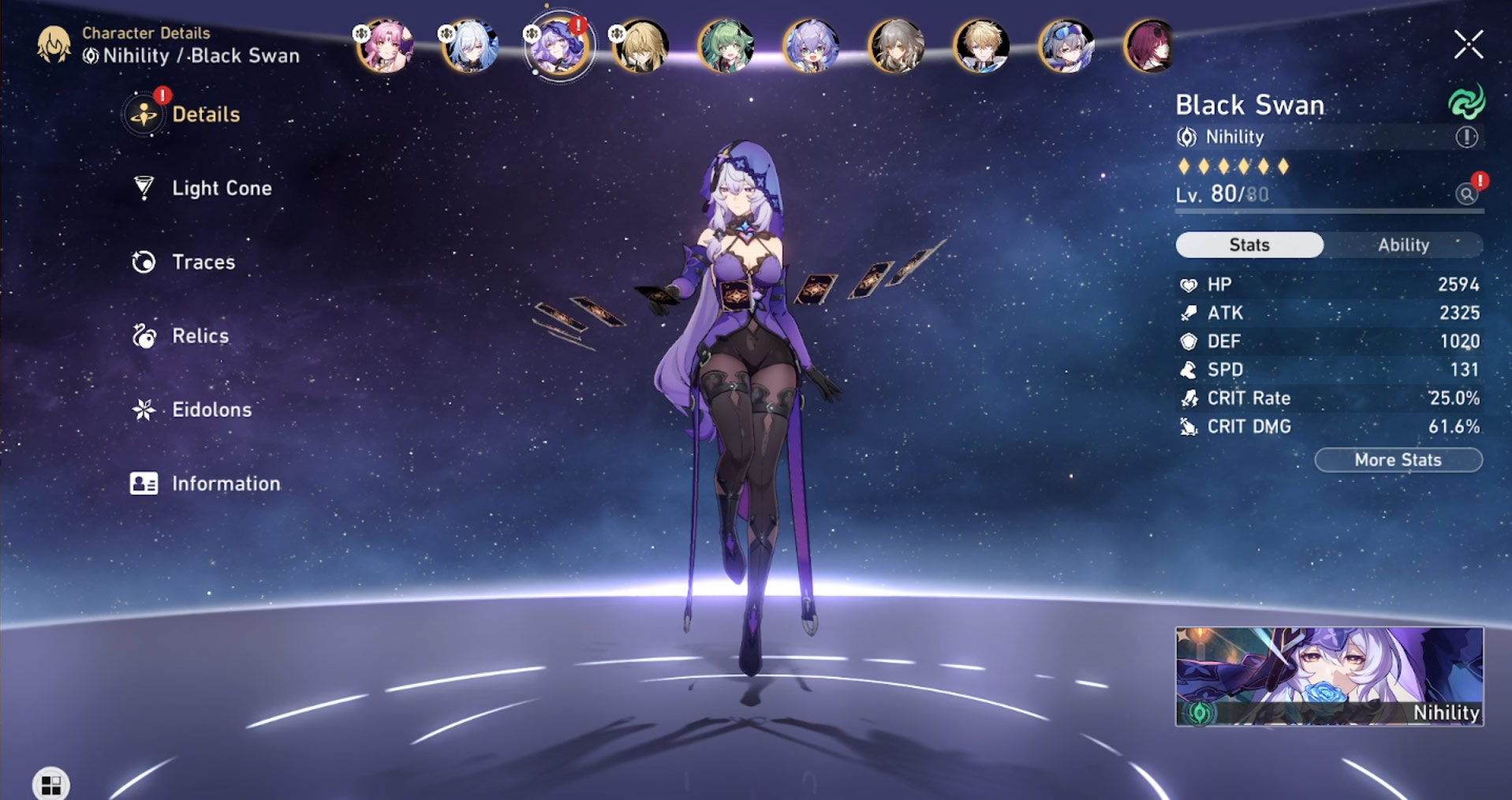
Task: Click the level preview magnifier icon
Action: pos(1466,194)
